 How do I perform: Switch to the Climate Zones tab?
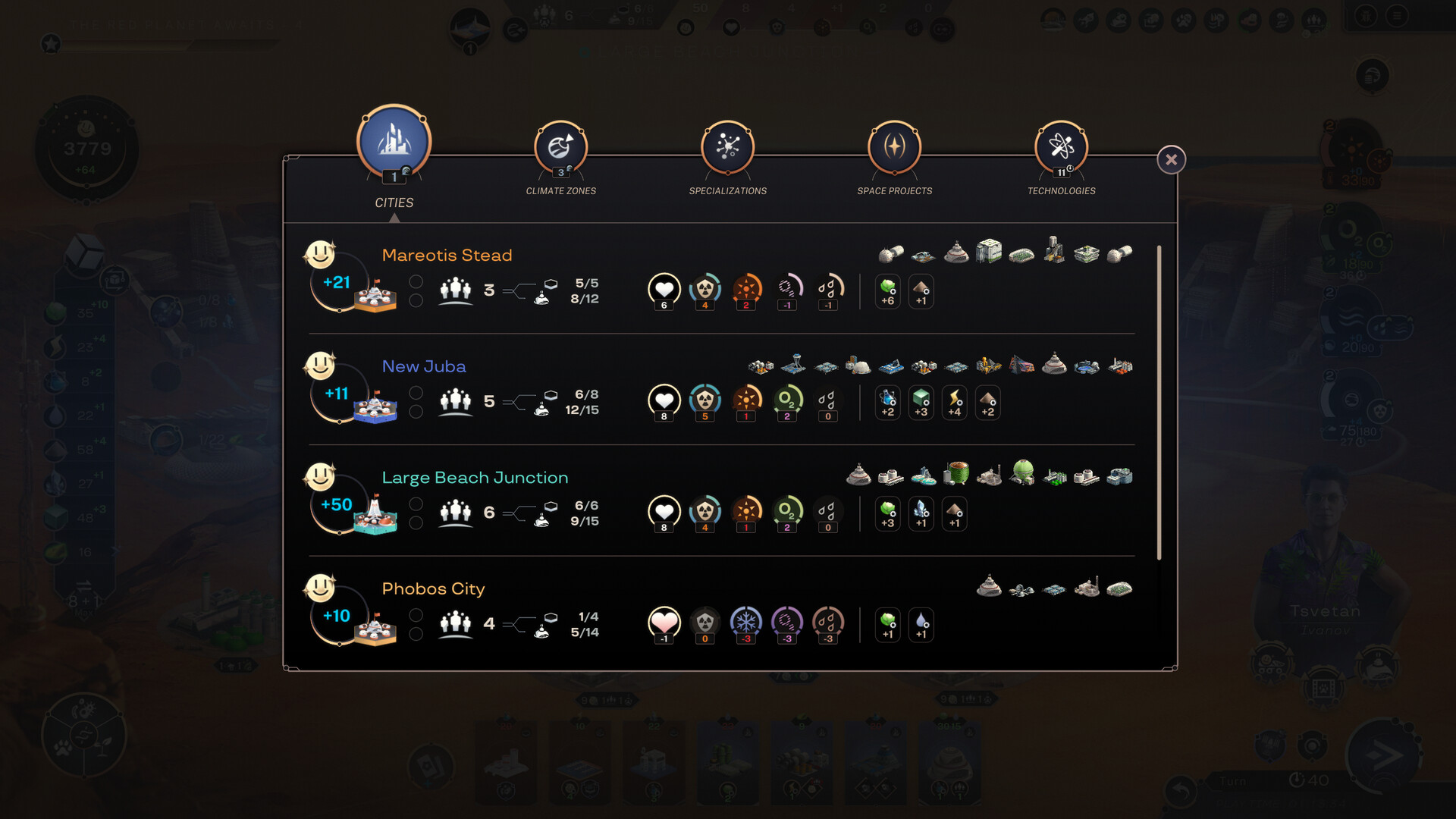pyautogui.click(x=560, y=149)
